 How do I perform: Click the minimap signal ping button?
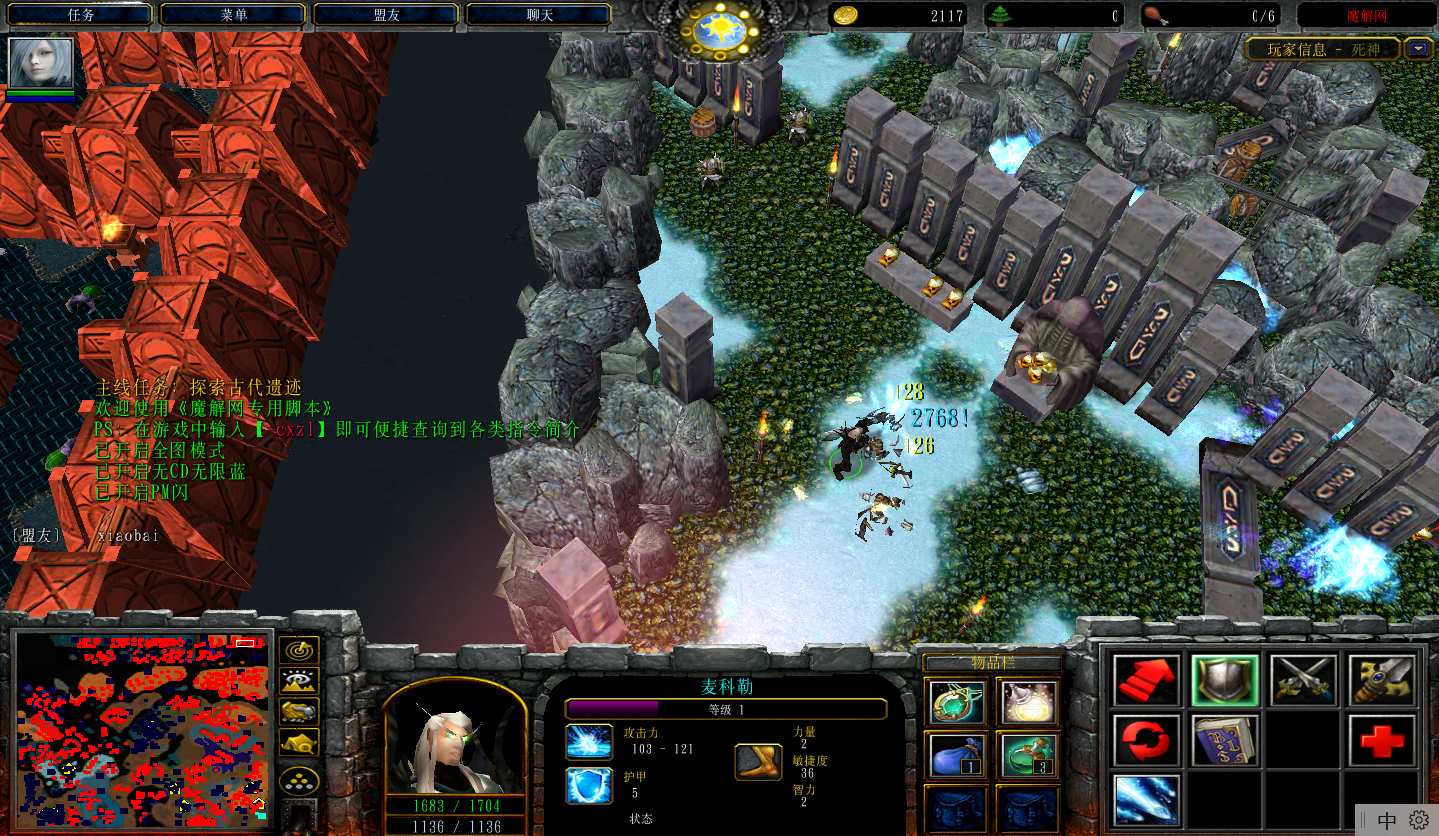point(299,650)
